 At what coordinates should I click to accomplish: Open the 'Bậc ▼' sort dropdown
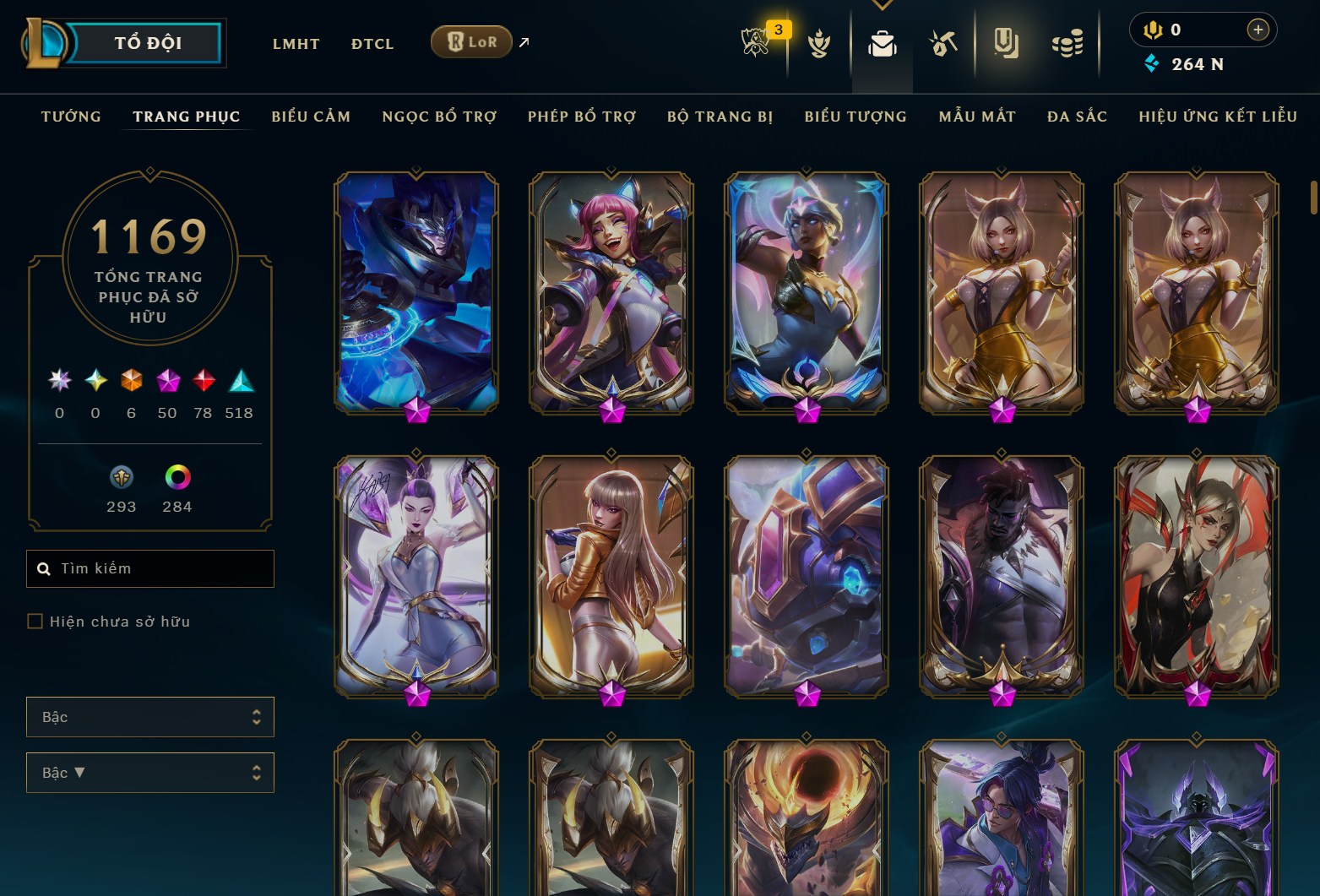(x=150, y=772)
